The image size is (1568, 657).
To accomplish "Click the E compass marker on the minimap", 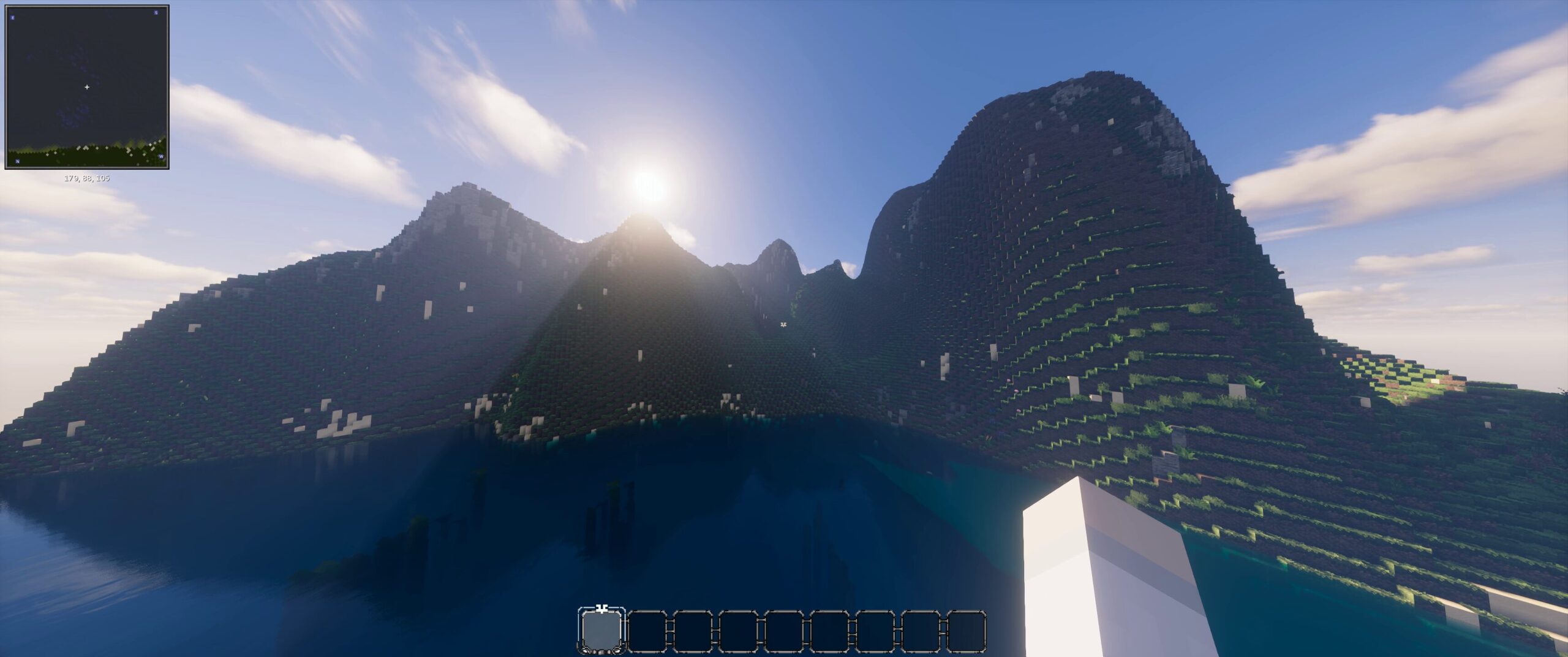I will [x=13, y=17].
